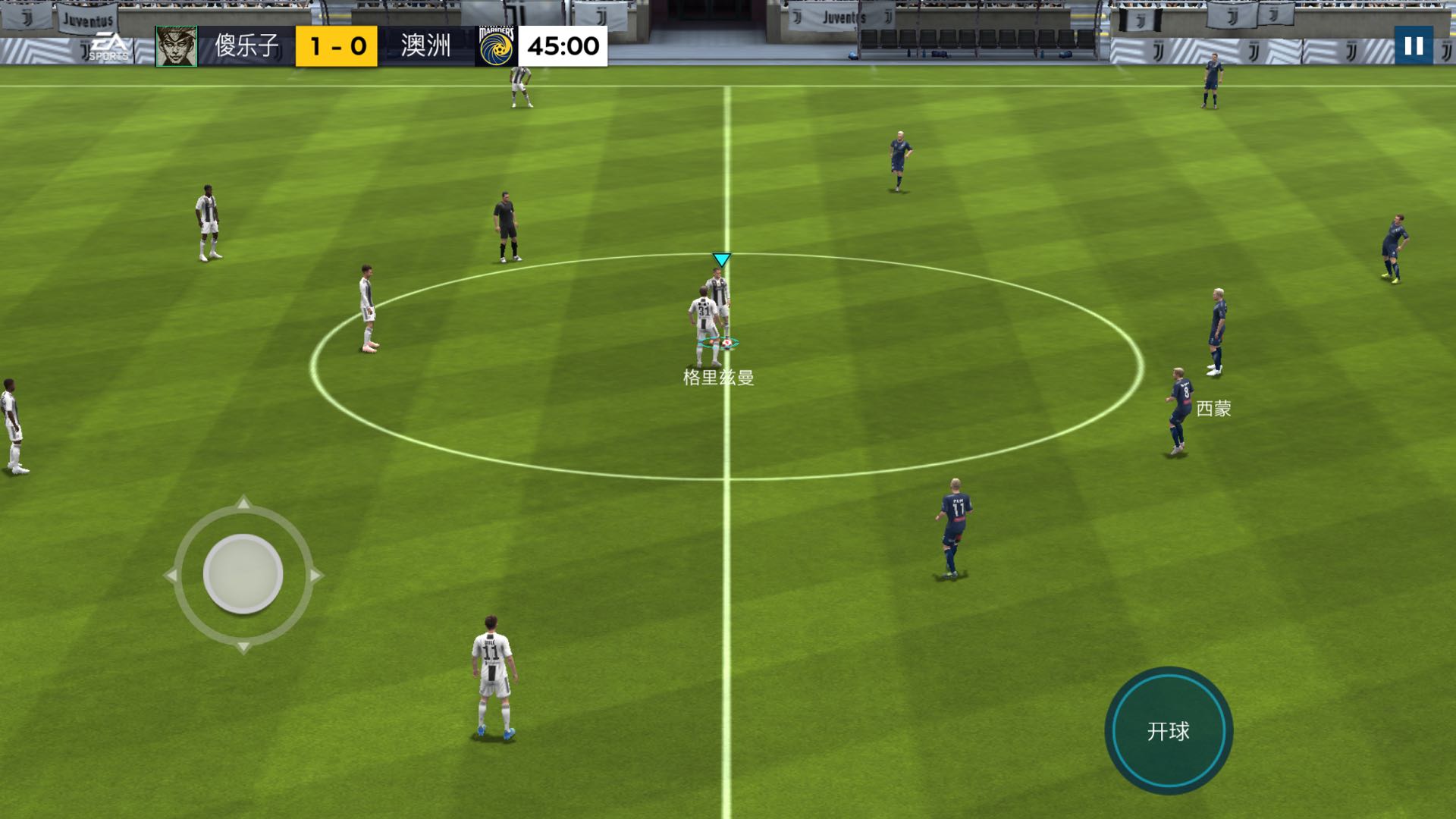Screen dimensions: 1456x819
Task: Click the 45:00 match timer
Action: [566, 45]
